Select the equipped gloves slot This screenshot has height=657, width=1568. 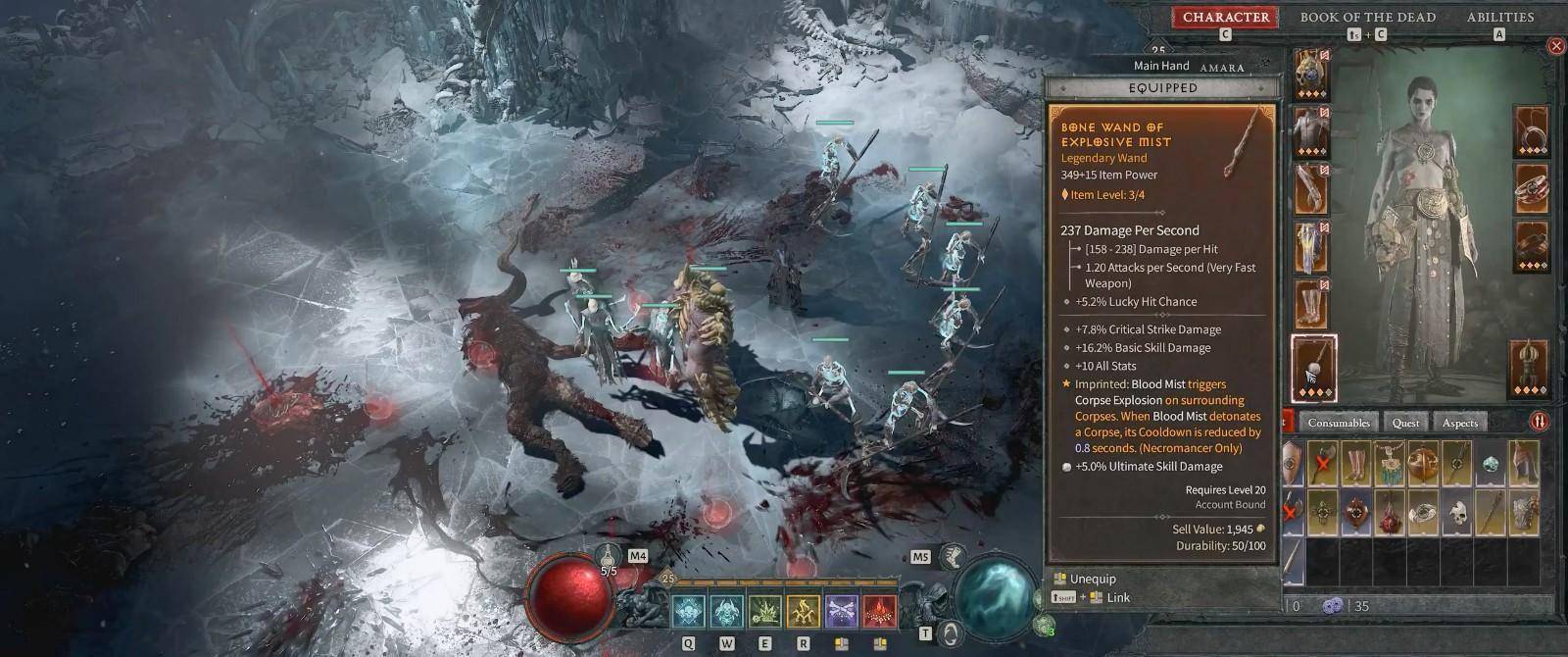click(x=1312, y=189)
